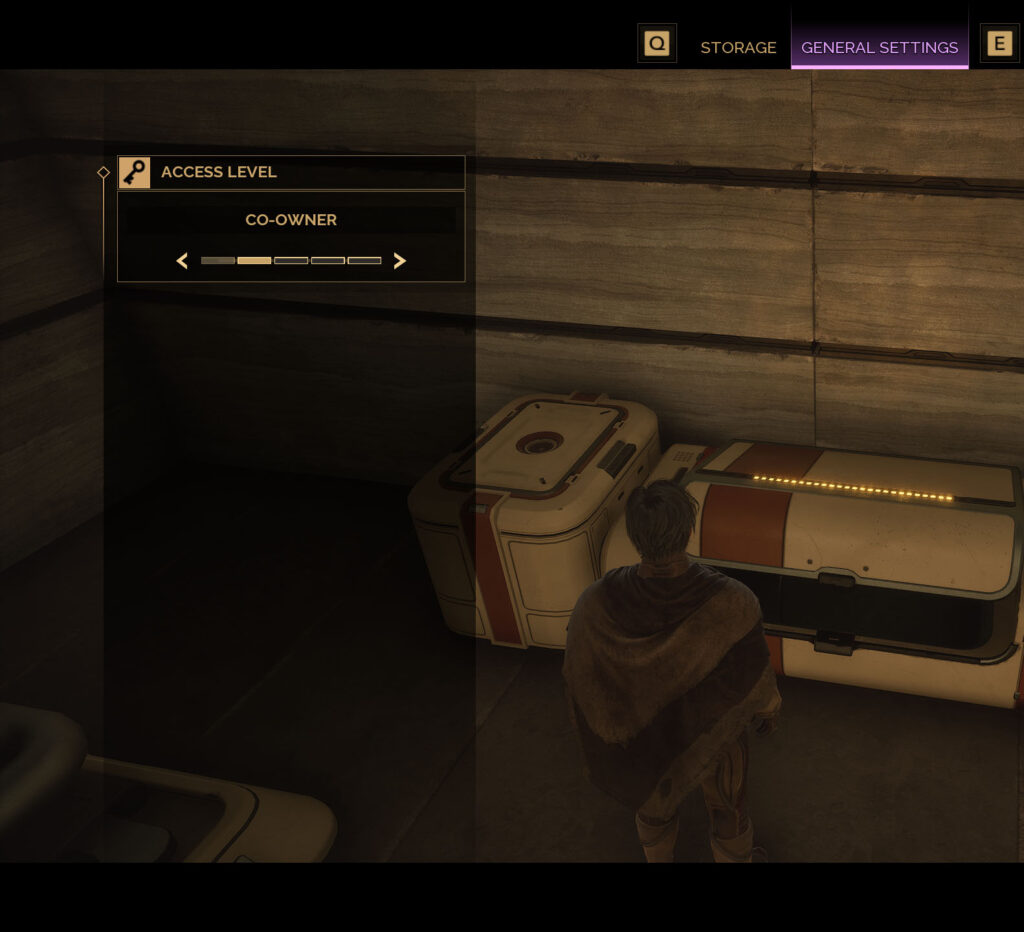Click the left arrow for access level
This screenshot has height=932, width=1024.
tap(182, 261)
